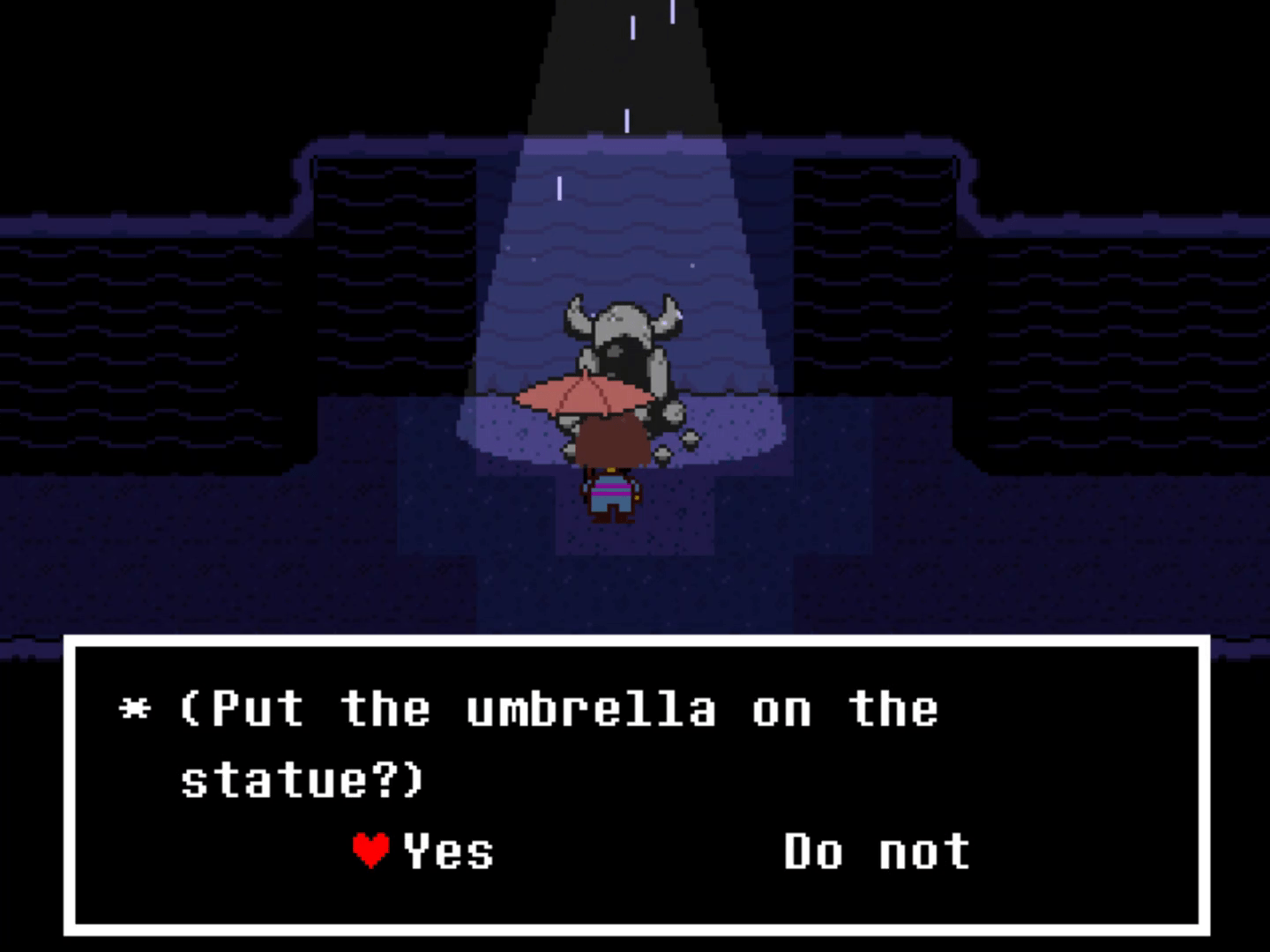Click the statue's right horn
This screenshot has width=1270, height=952.
pos(668,313)
